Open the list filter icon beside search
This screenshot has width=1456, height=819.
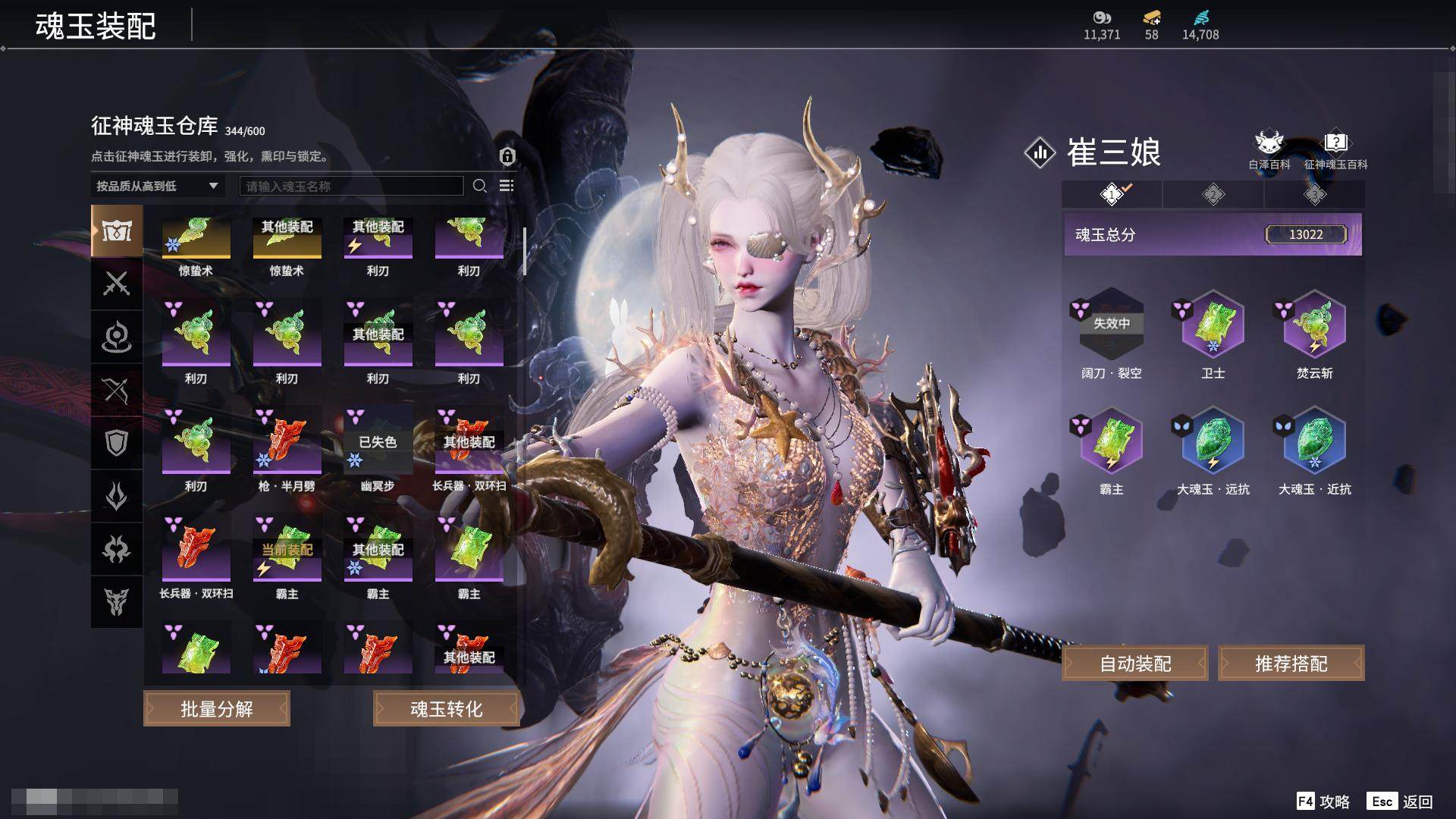pos(507,186)
